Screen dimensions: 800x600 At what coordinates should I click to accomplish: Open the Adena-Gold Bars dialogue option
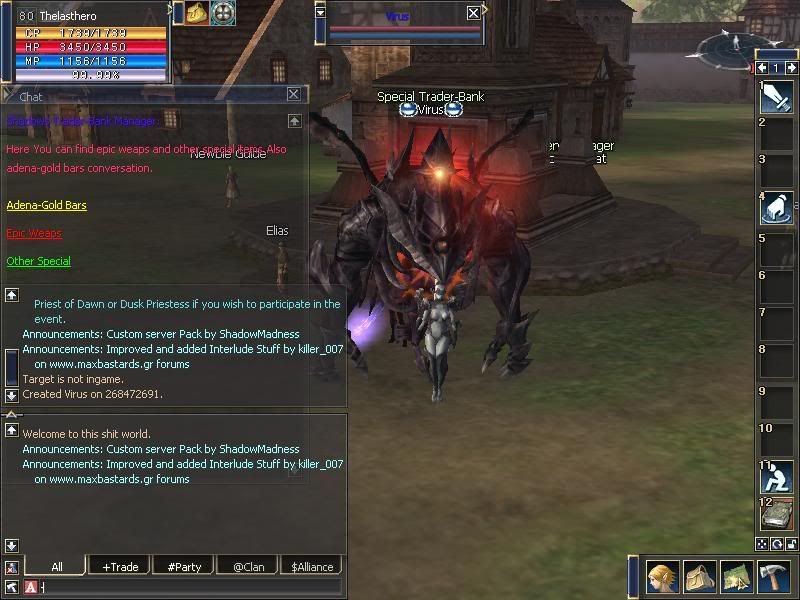tap(46, 206)
